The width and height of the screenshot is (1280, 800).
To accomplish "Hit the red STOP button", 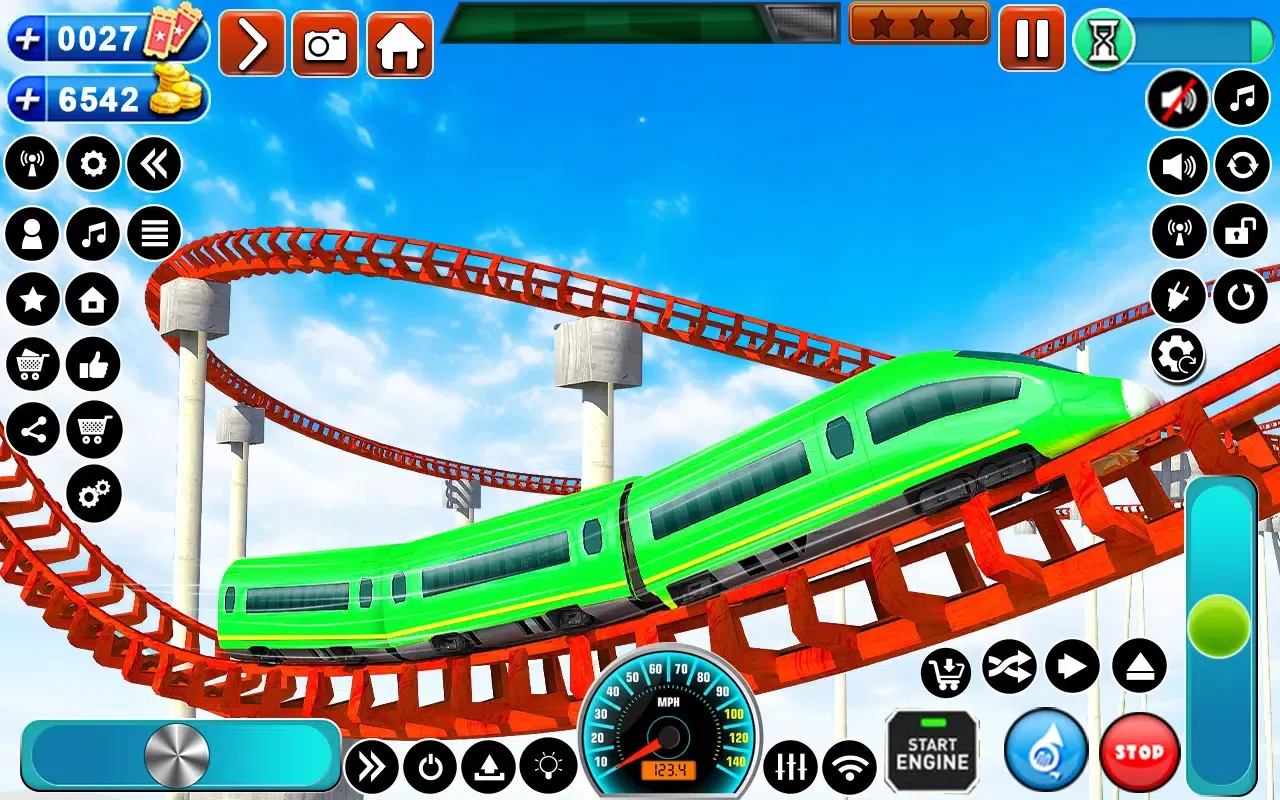I will pyautogui.click(x=1139, y=752).
